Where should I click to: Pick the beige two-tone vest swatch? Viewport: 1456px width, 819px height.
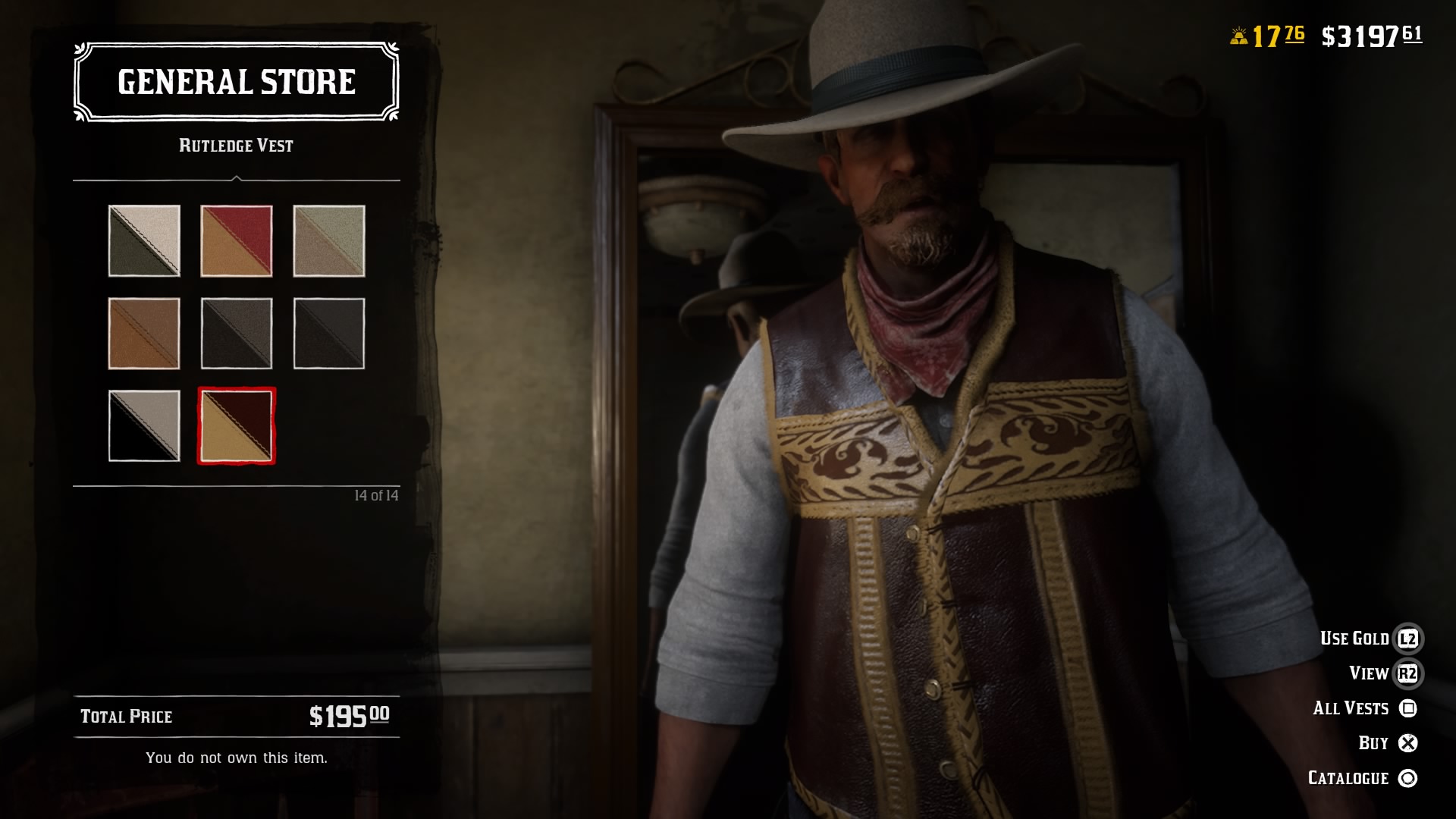[x=329, y=241]
